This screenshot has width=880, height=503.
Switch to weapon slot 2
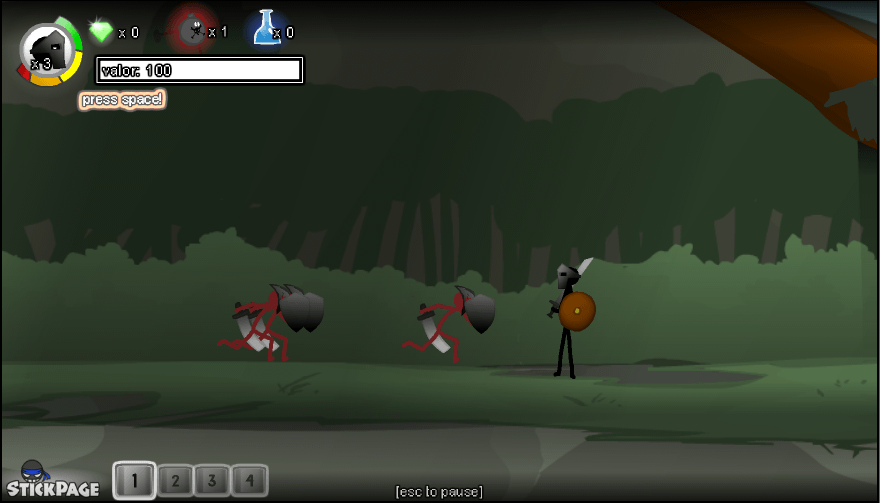pyautogui.click(x=174, y=481)
